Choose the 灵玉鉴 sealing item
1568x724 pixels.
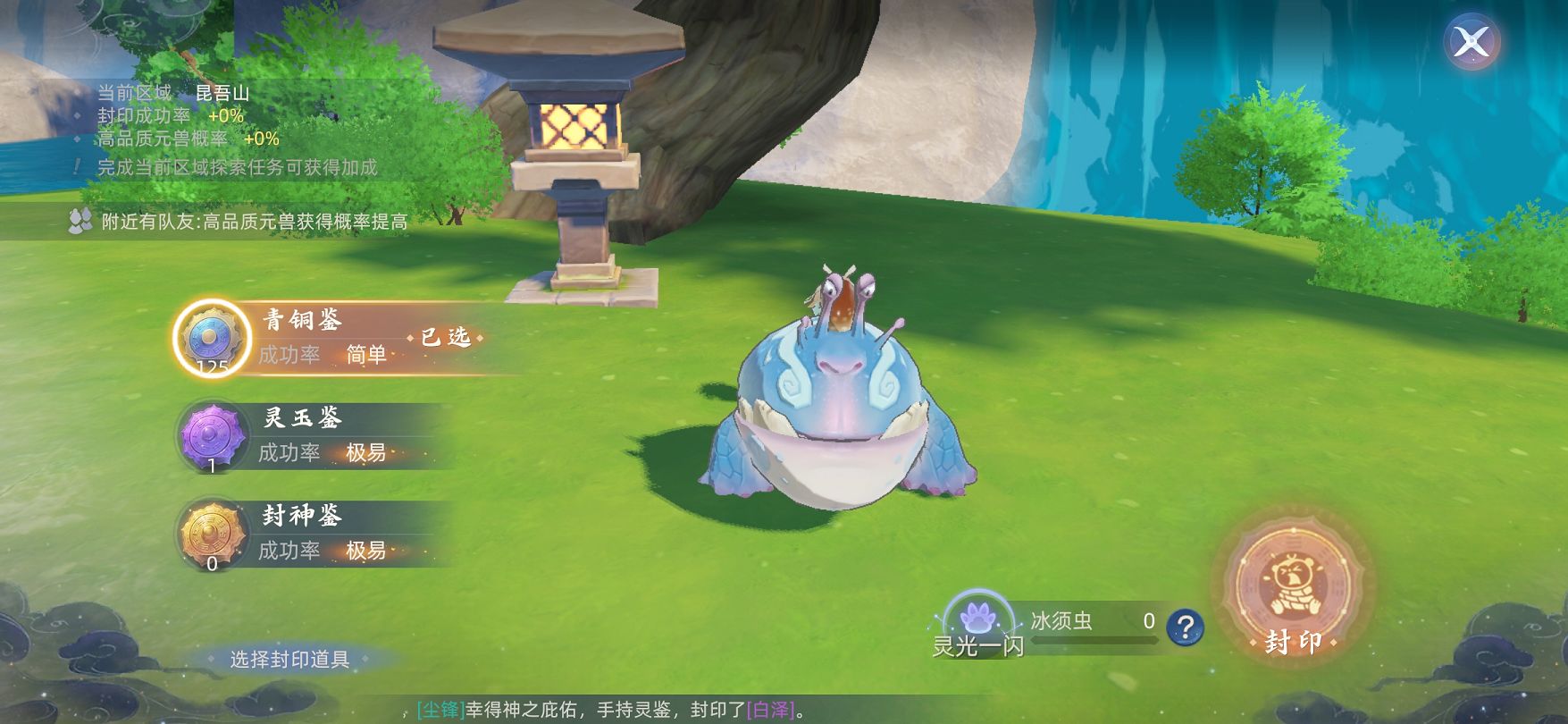(213, 436)
